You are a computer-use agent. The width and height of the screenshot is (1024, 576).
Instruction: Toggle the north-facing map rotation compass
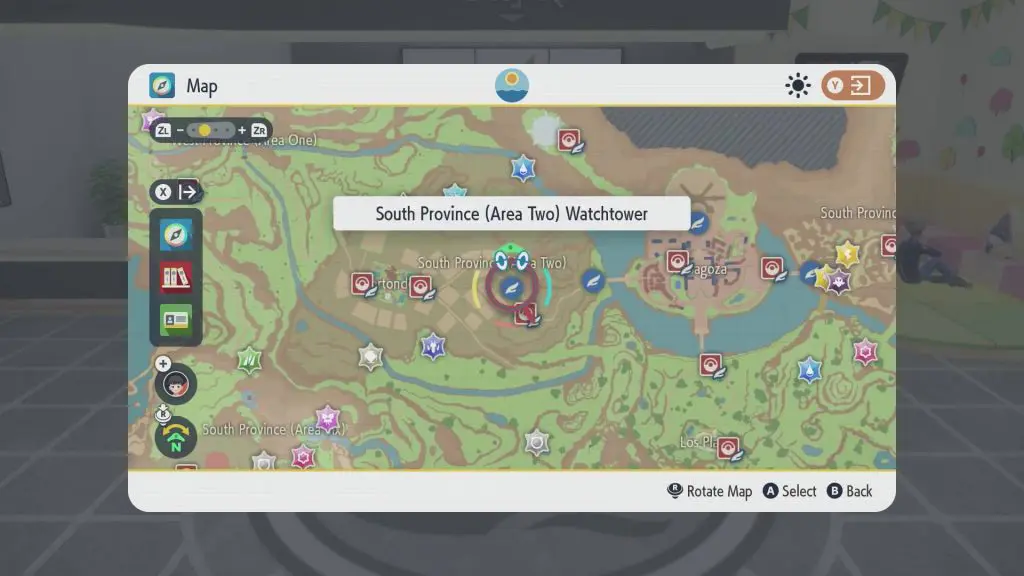[x=175, y=437]
